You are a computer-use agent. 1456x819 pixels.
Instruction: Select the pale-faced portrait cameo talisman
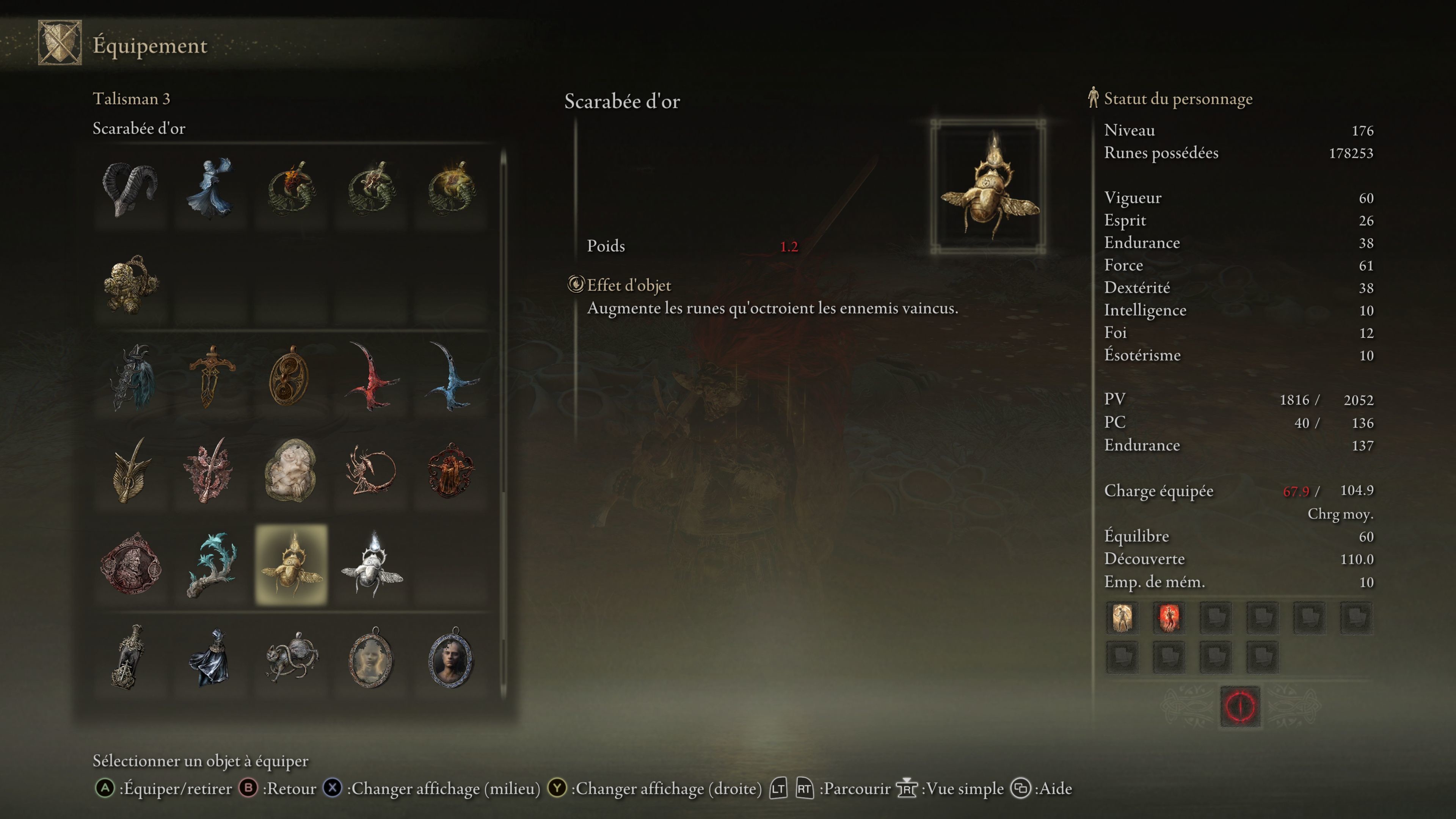coord(371,657)
